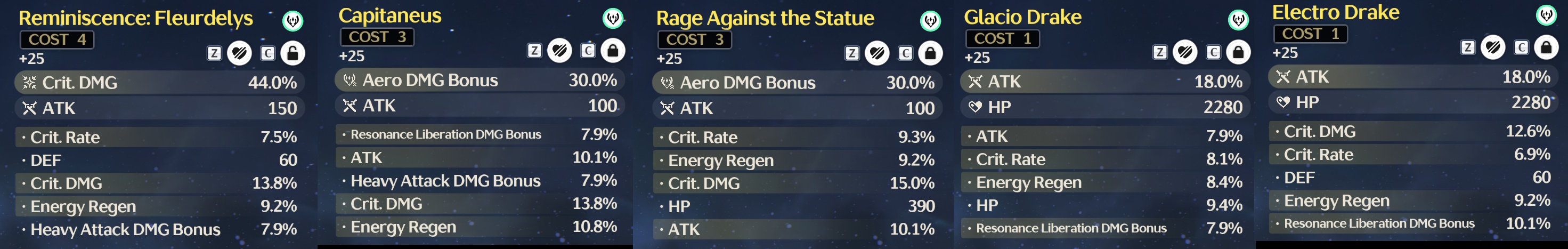The height and width of the screenshot is (249, 1568).
Task: Mark Electro Drake echo as discarded
Action: (1493, 47)
